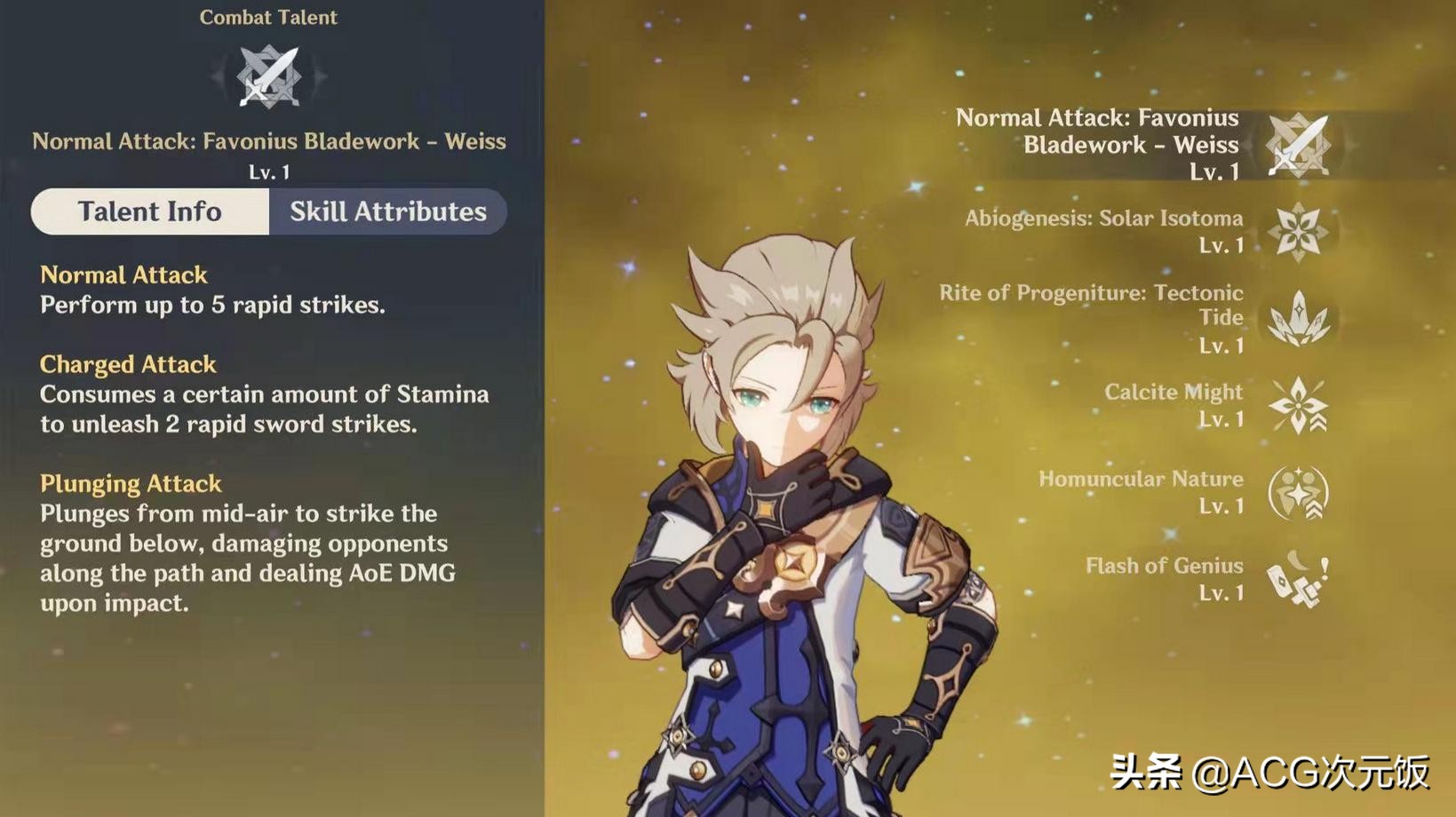The image size is (1456, 817).
Task: Select Rite of Progeniture: Tectonic Tide talent
Action: [1298, 318]
